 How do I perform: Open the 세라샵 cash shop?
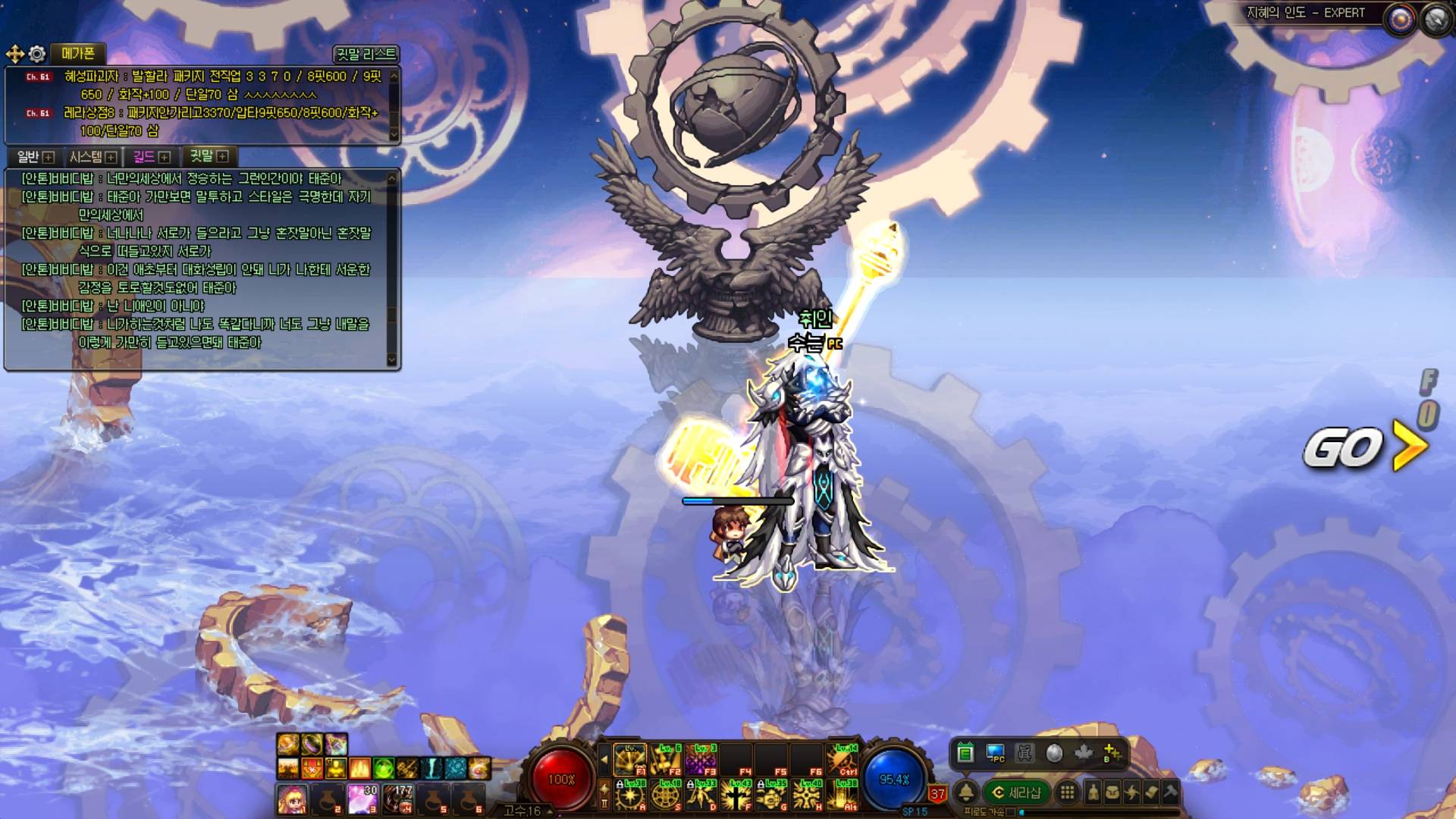click(x=1017, y=793)
